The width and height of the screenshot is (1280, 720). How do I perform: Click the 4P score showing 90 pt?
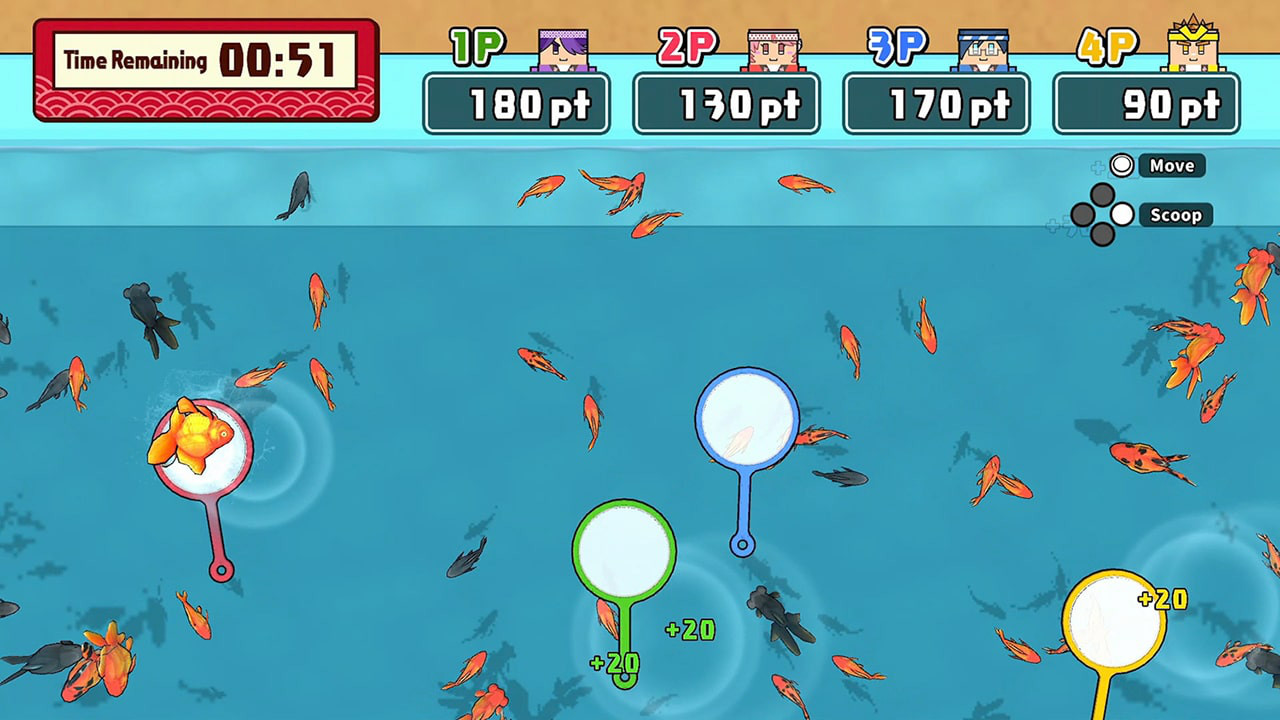tap(1146, 103)
